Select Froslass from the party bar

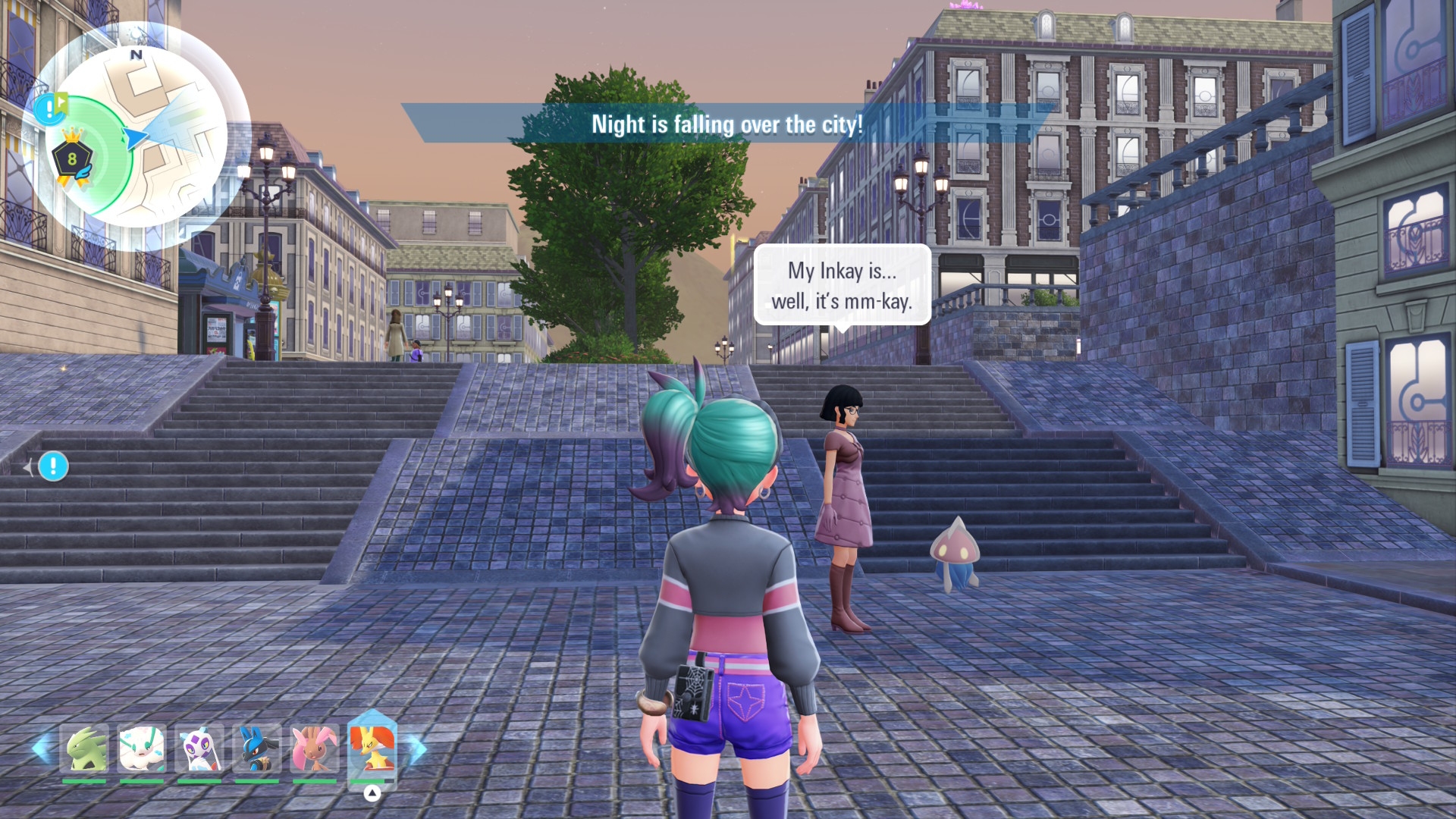(199, 749)
